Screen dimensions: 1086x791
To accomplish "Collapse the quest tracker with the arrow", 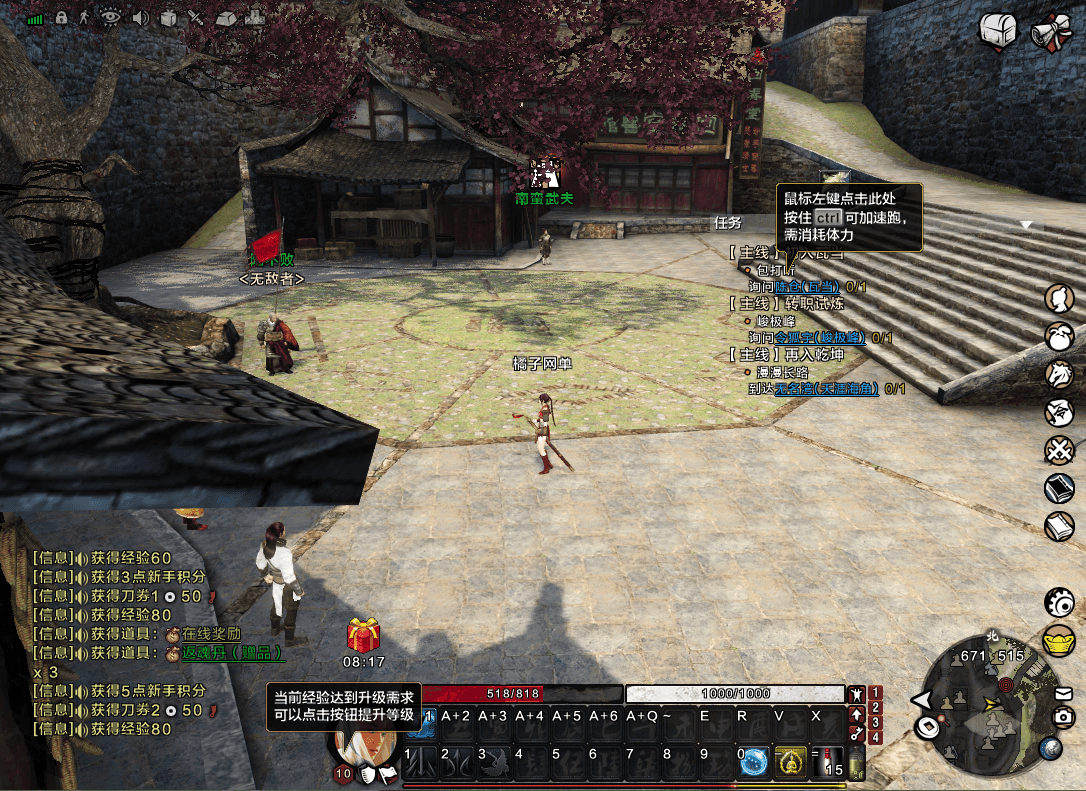I will pyautogui.click(x=1025, y=225).
